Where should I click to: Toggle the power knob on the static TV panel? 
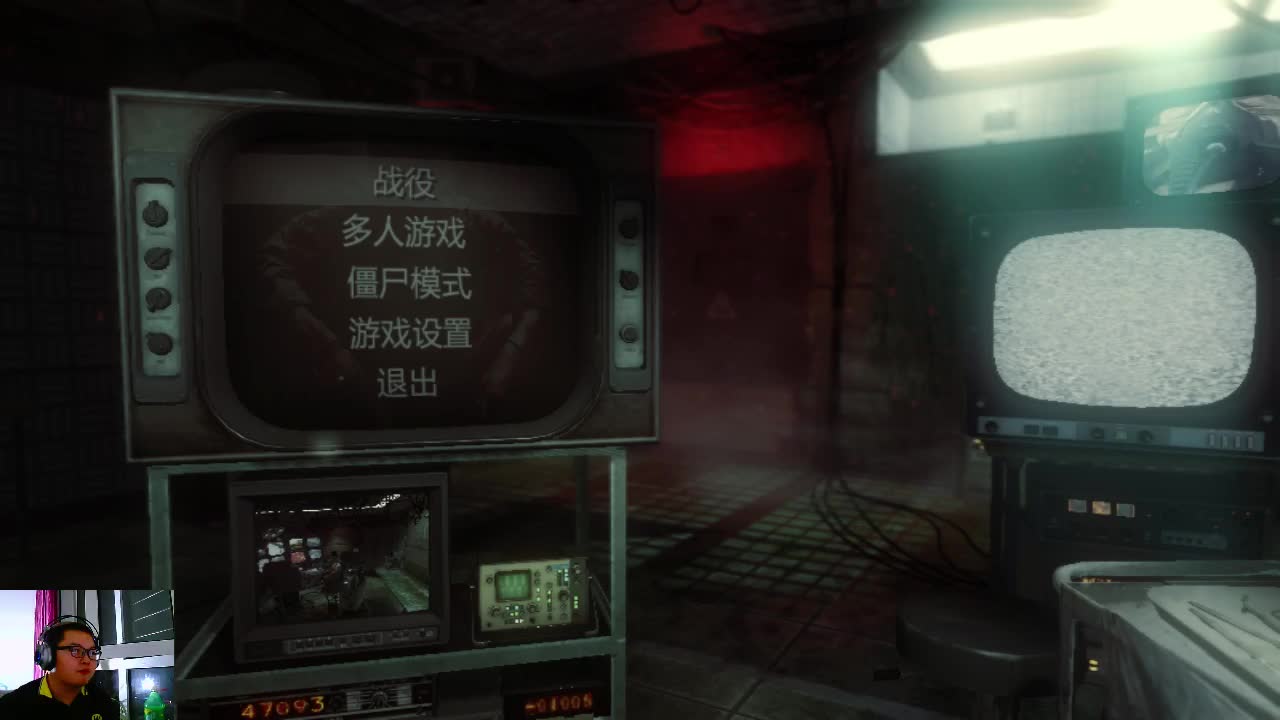pos(992,425)
